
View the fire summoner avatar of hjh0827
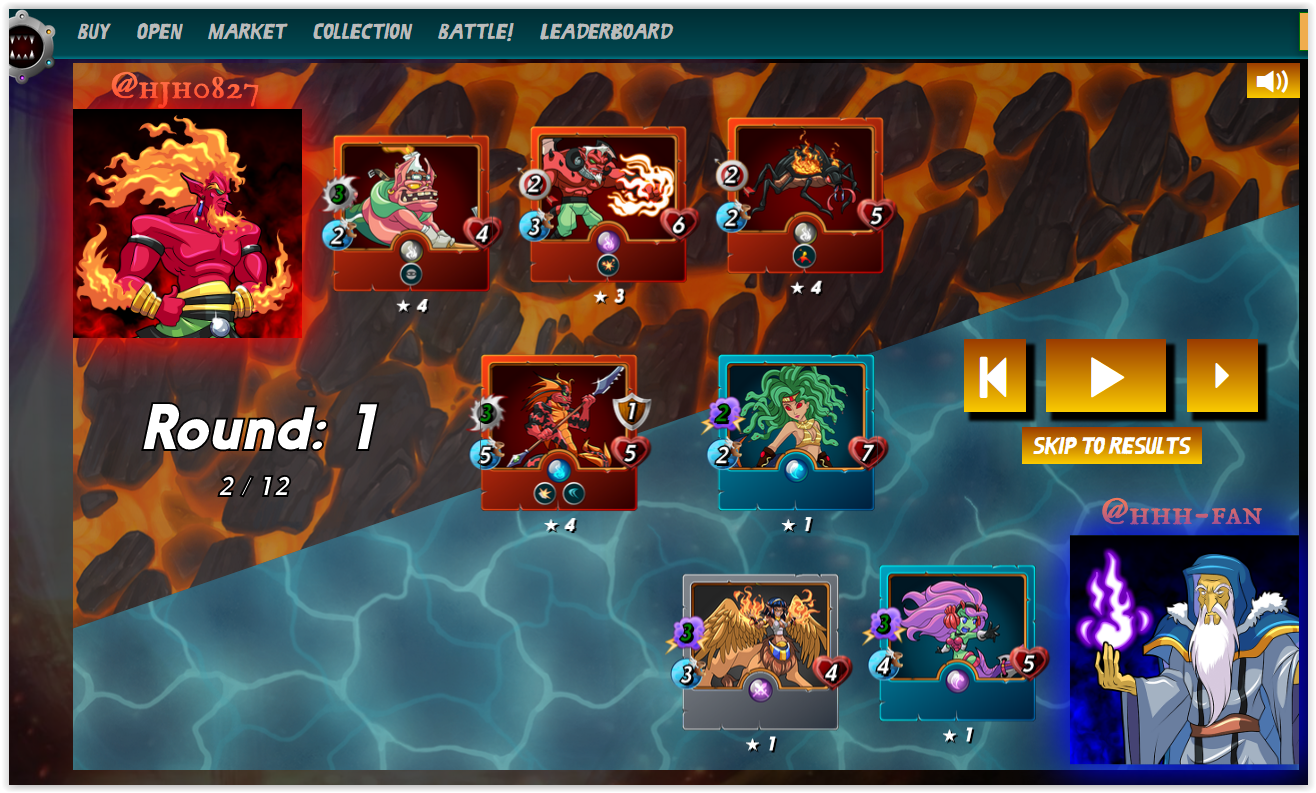coord(187,223)
